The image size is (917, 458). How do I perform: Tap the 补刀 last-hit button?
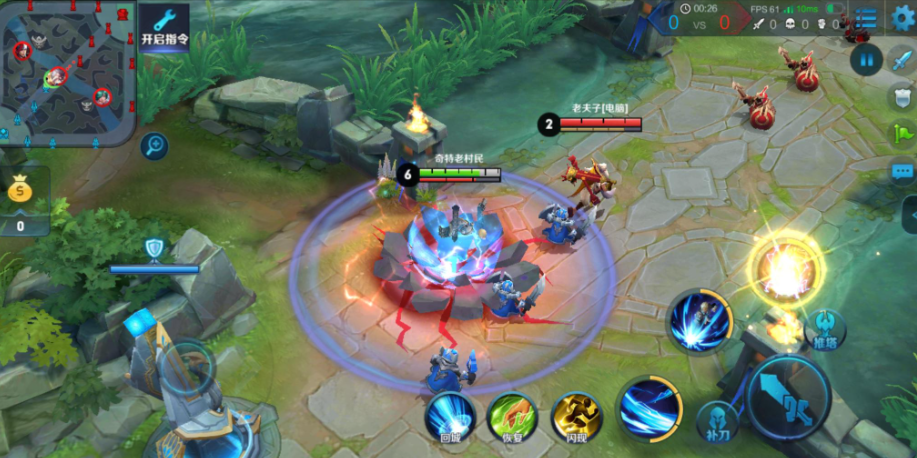coord(717,421)
